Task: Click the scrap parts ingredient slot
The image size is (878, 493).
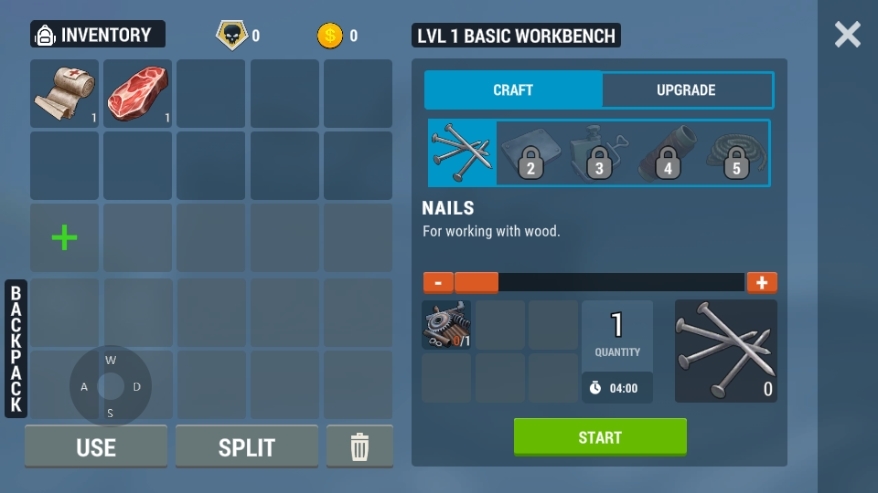Action: tap(446, 325)
